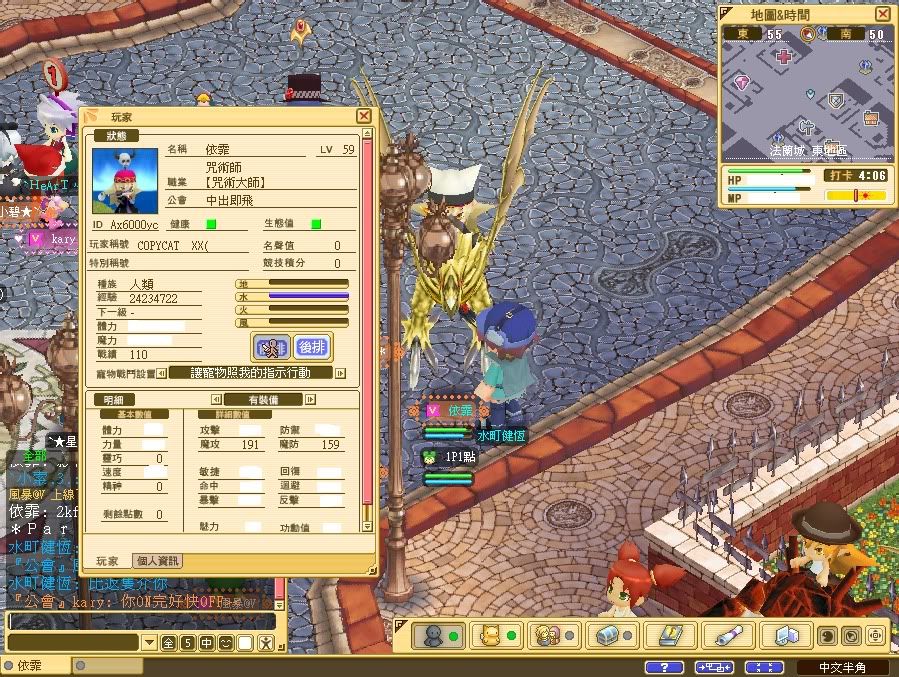Open the book toolbar button
Screen dimensions: 899x677
pos(669,635)
